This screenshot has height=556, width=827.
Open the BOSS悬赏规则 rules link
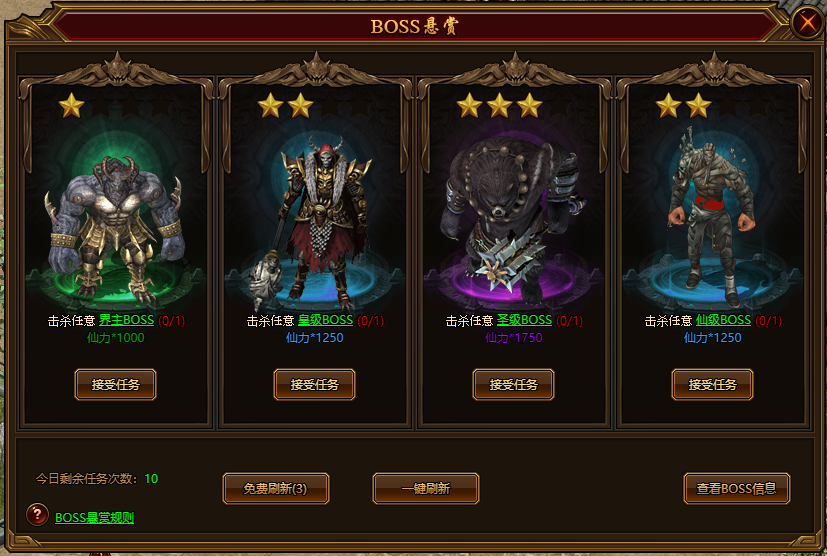pyautogui.click(x=94, y=518)
